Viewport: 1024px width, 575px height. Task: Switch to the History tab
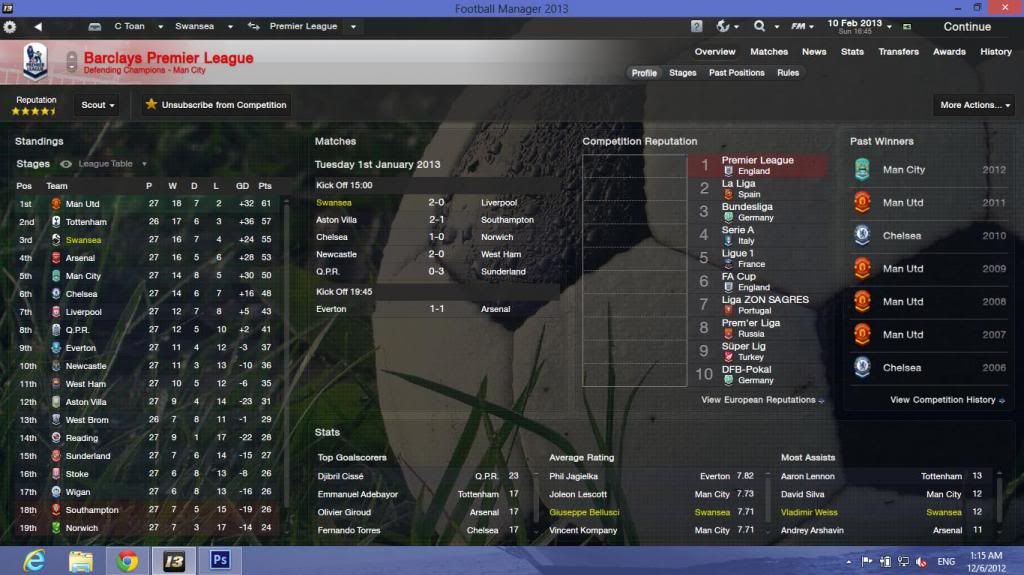click(995, 52)
